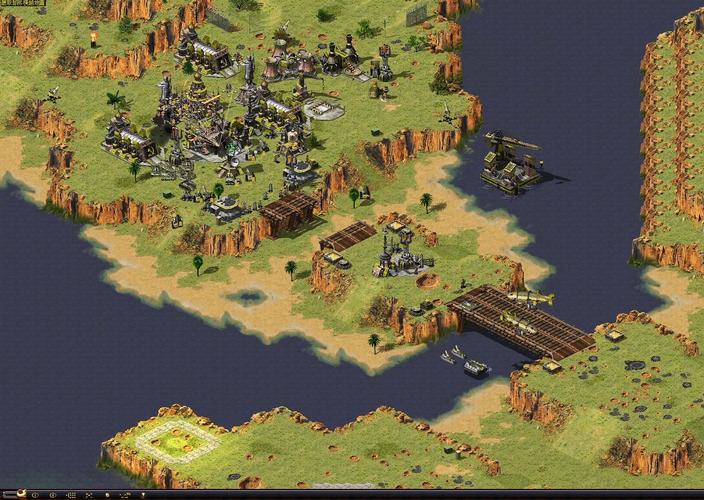Click the orange button on the bottom command bar
The width and height of the screenshot is (704, 500).
tap(21, 494)
